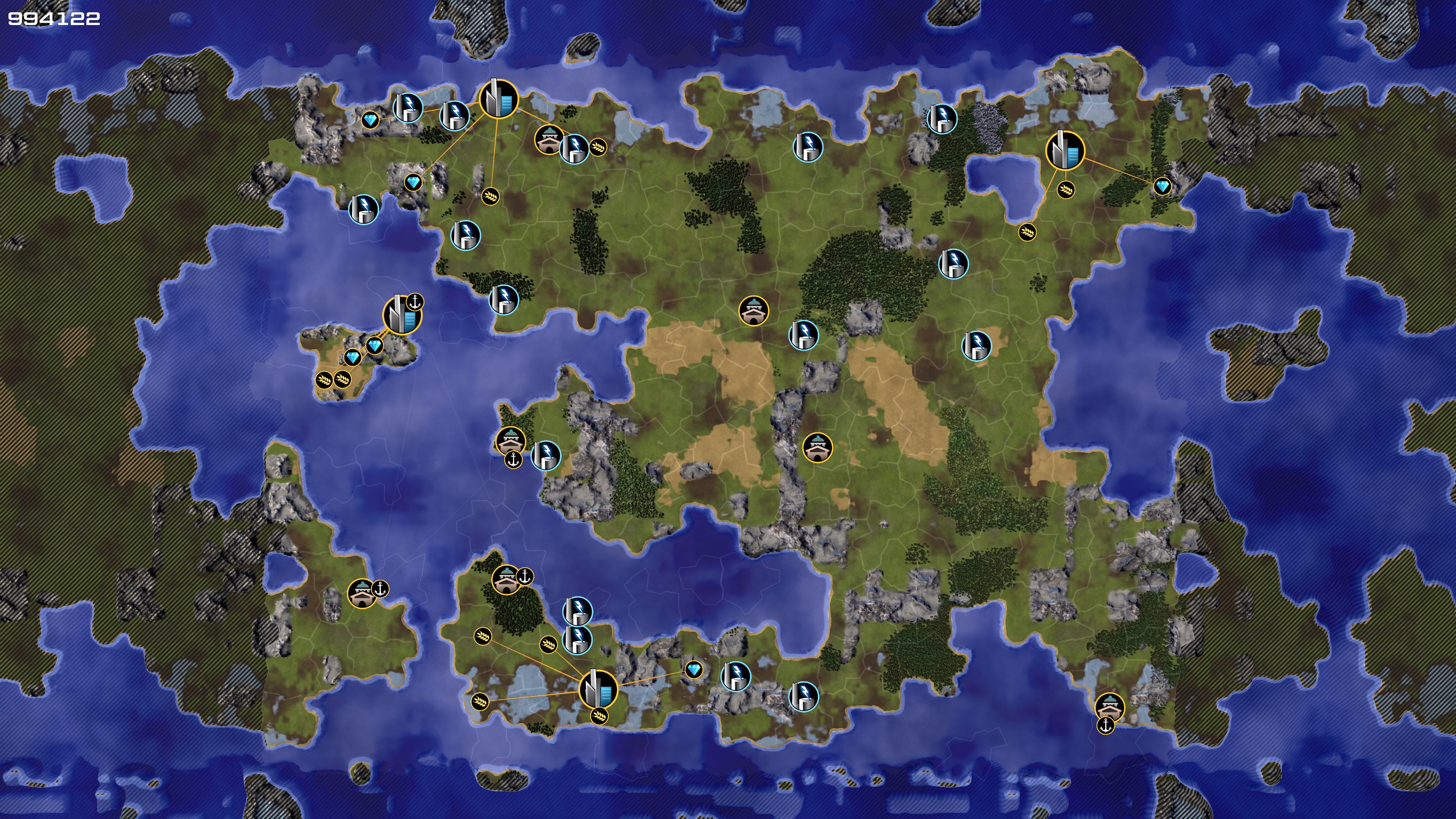Click the diamond marker linked to the lakeside city
The width and height of the screenshot is (1456, 819).
coord(1162,187)
